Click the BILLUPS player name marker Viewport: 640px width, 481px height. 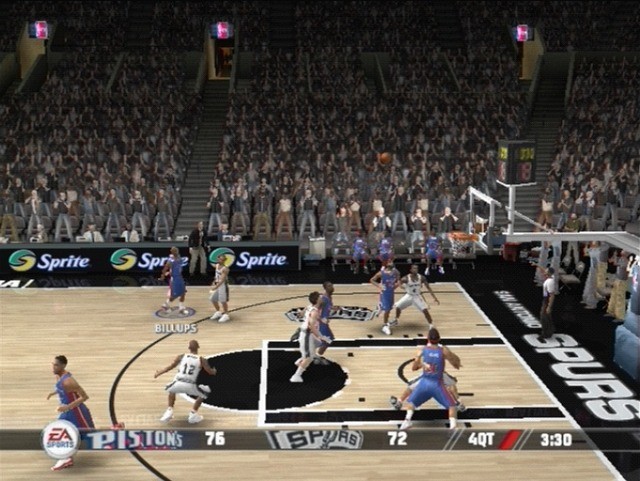pyautogui.click(x=175, y=327)
